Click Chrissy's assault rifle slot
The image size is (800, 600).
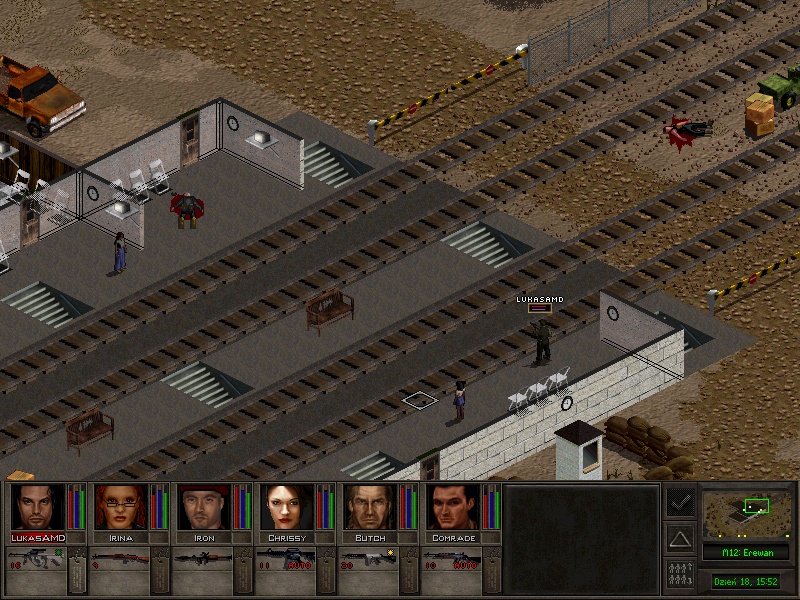coord(286,560)
